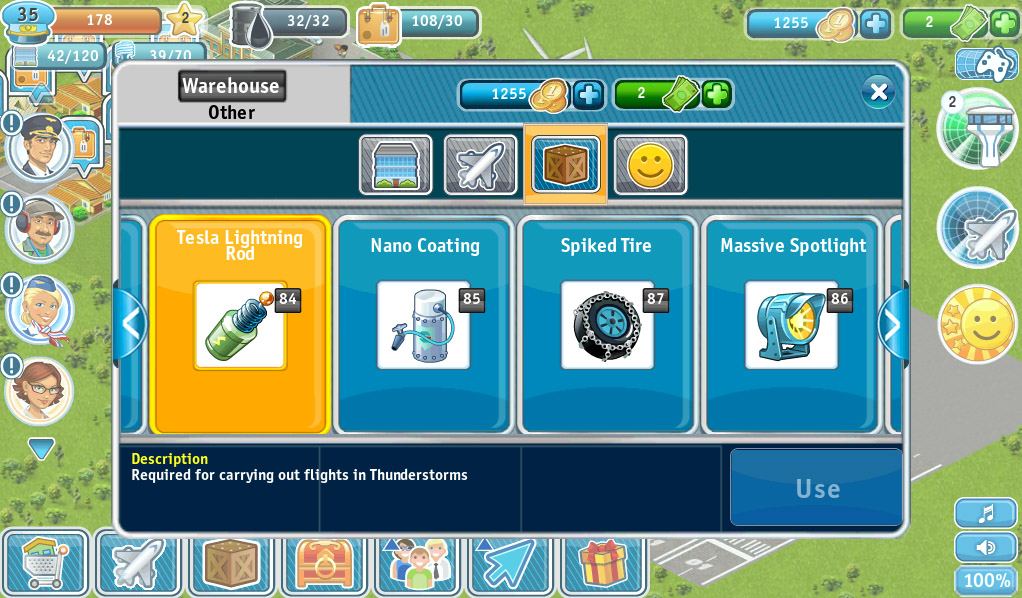Close the Warehouse window
Image resolution: width=1022 pixels, height=598 pixels.
point(878,92)
